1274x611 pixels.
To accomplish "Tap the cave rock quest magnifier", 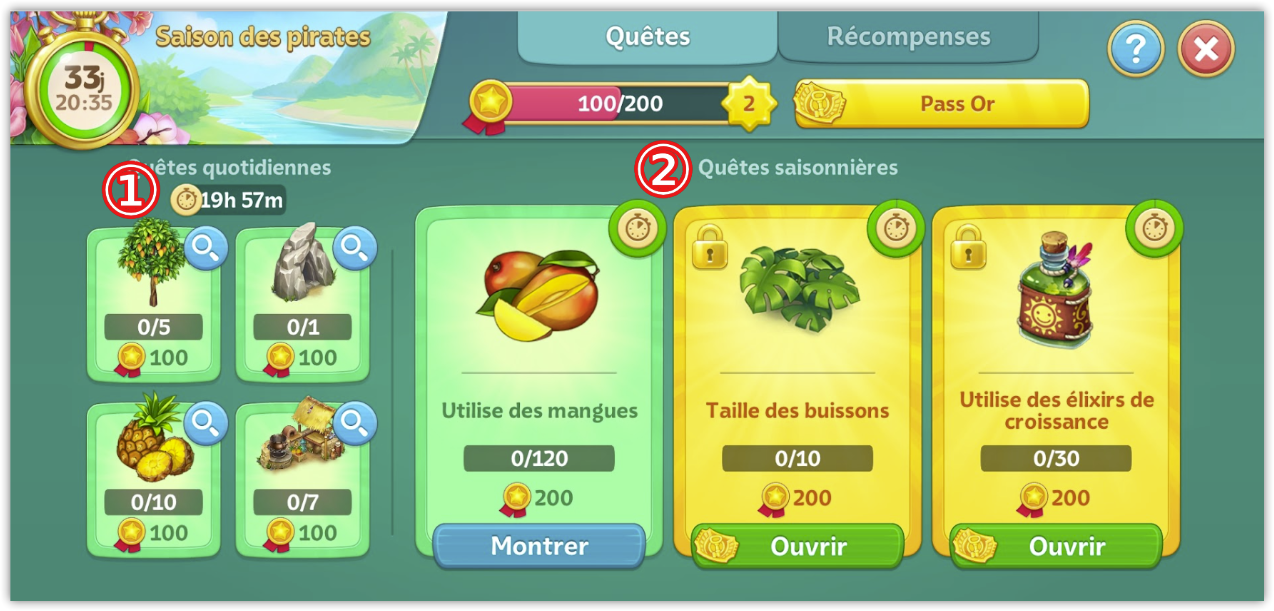I will pos(354,251).
